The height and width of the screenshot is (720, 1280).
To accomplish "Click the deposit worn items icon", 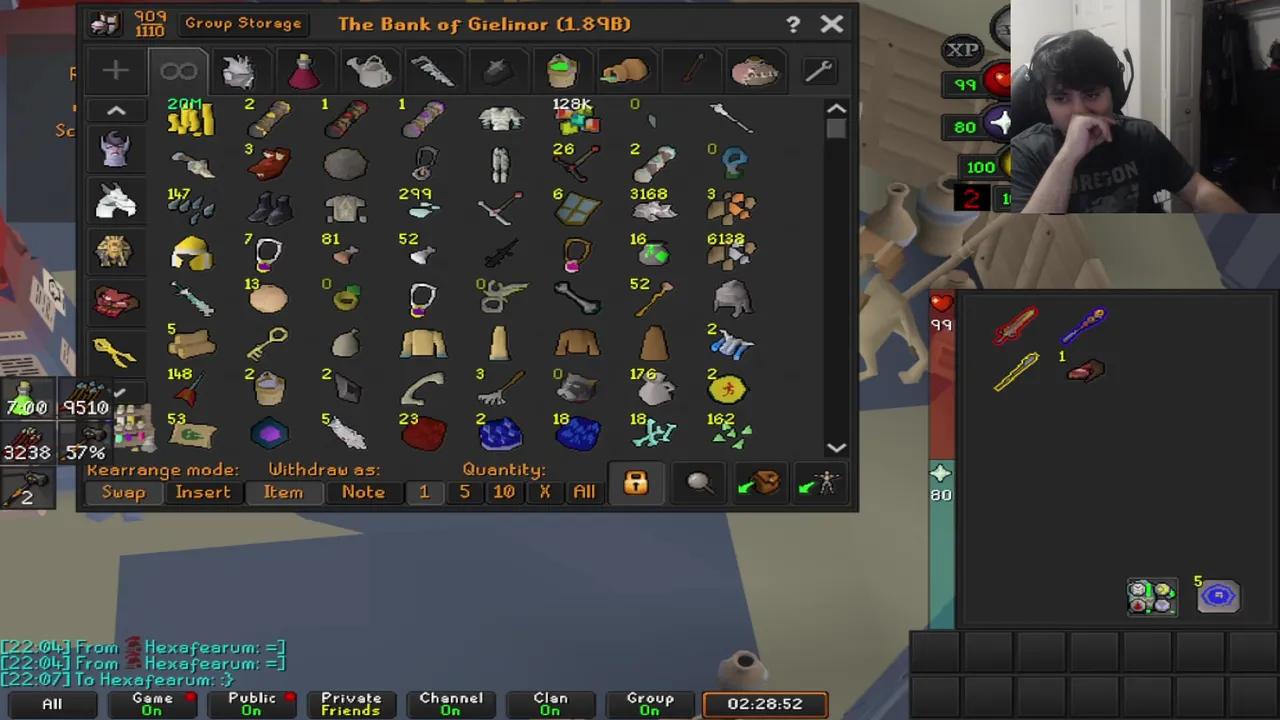I will click(820, 484).
